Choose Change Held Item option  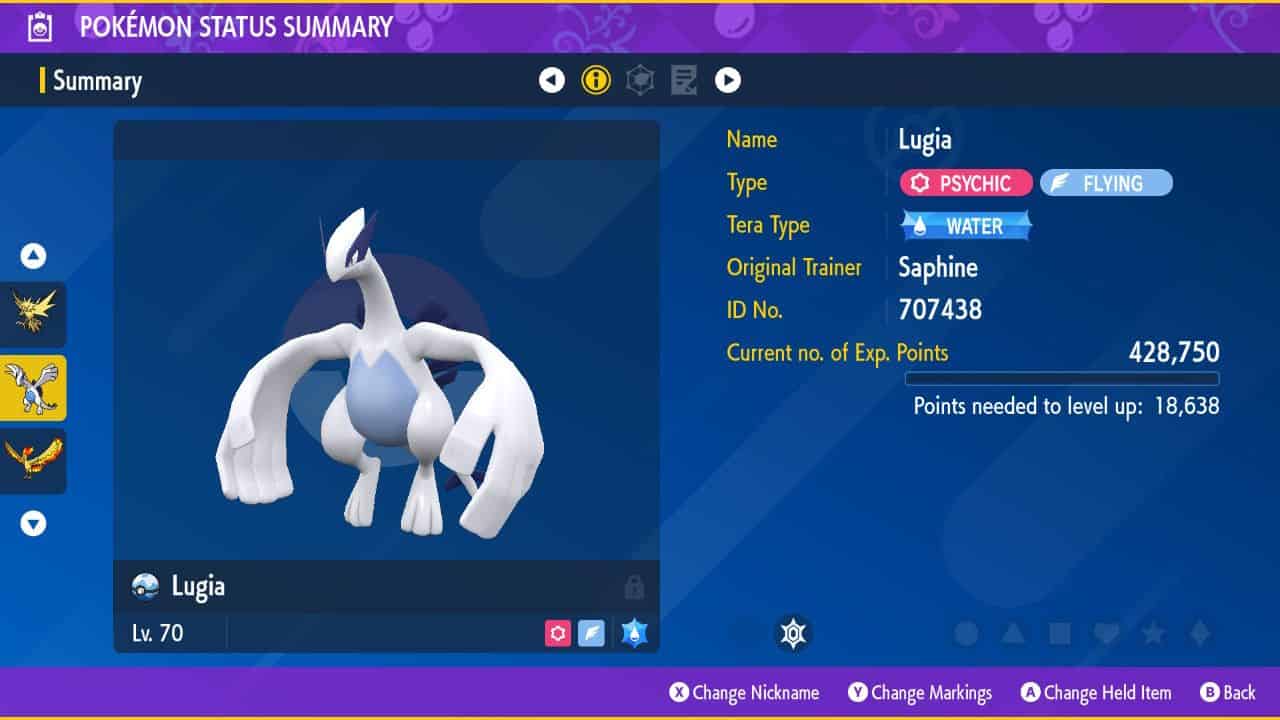pyautogui.click(x=1095, y=693)
